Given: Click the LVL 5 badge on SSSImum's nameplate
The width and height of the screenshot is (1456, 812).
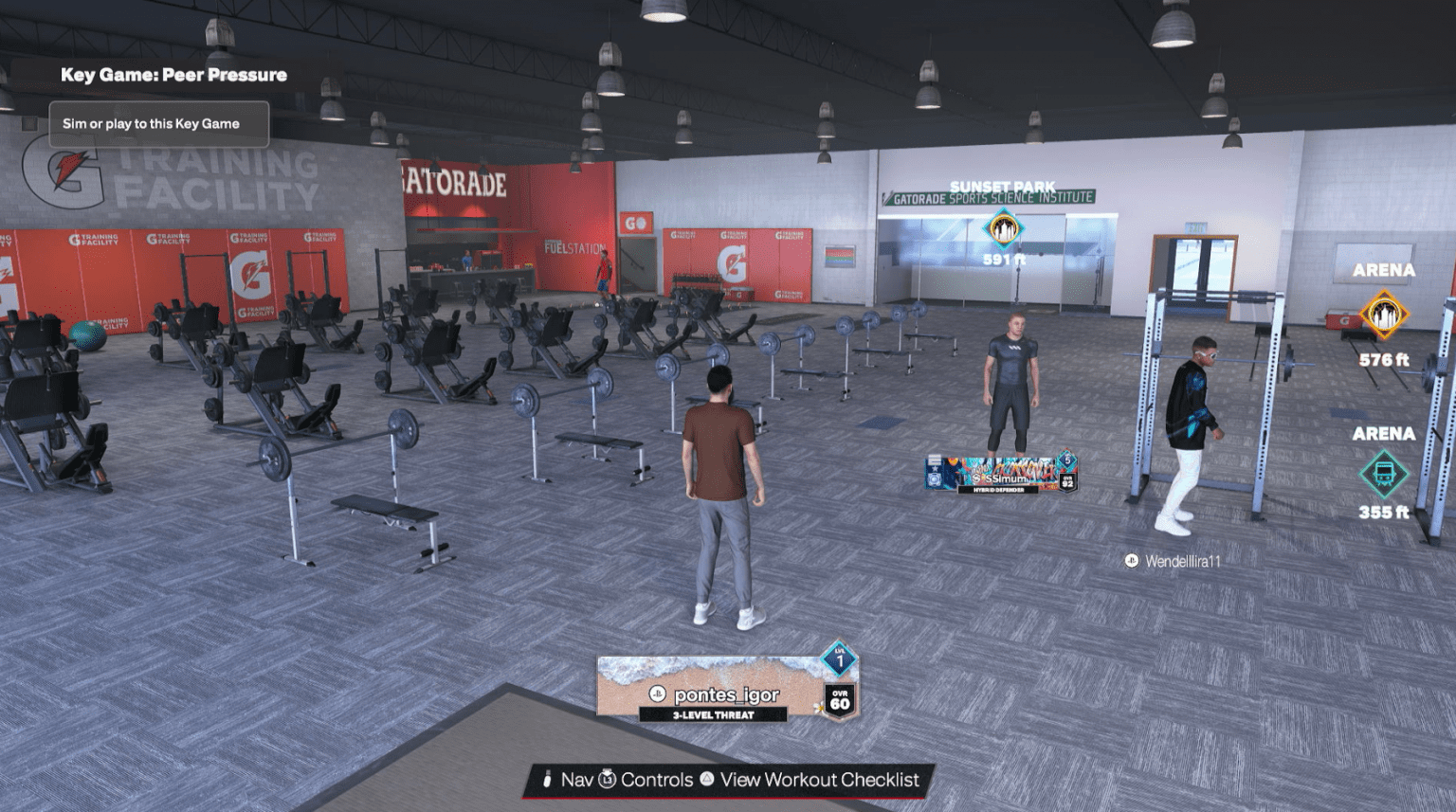Looking at the screenshot, I should [x=1068, y=460].
